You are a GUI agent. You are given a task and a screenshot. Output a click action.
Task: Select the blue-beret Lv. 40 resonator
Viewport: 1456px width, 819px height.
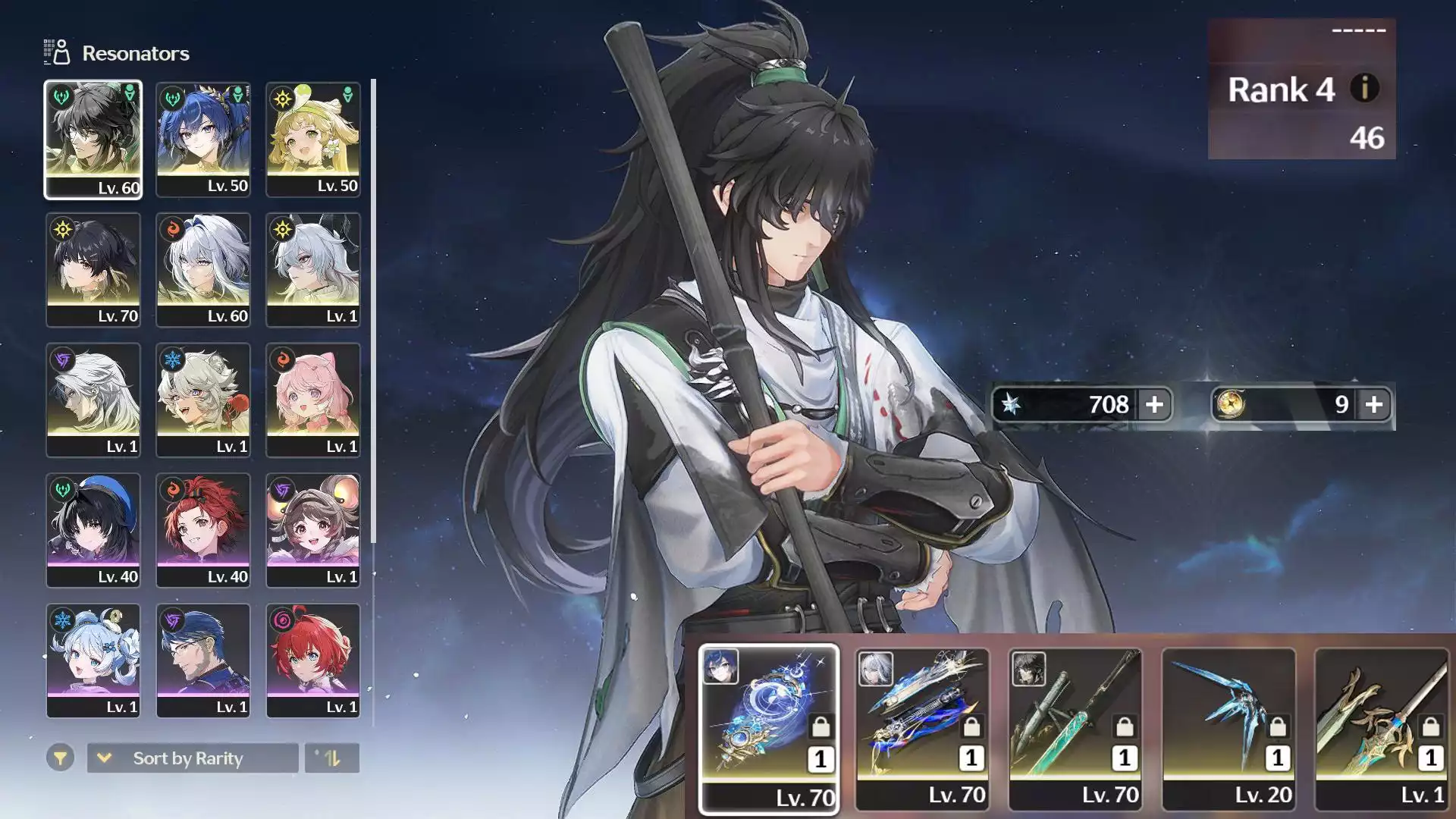[93, 531]
